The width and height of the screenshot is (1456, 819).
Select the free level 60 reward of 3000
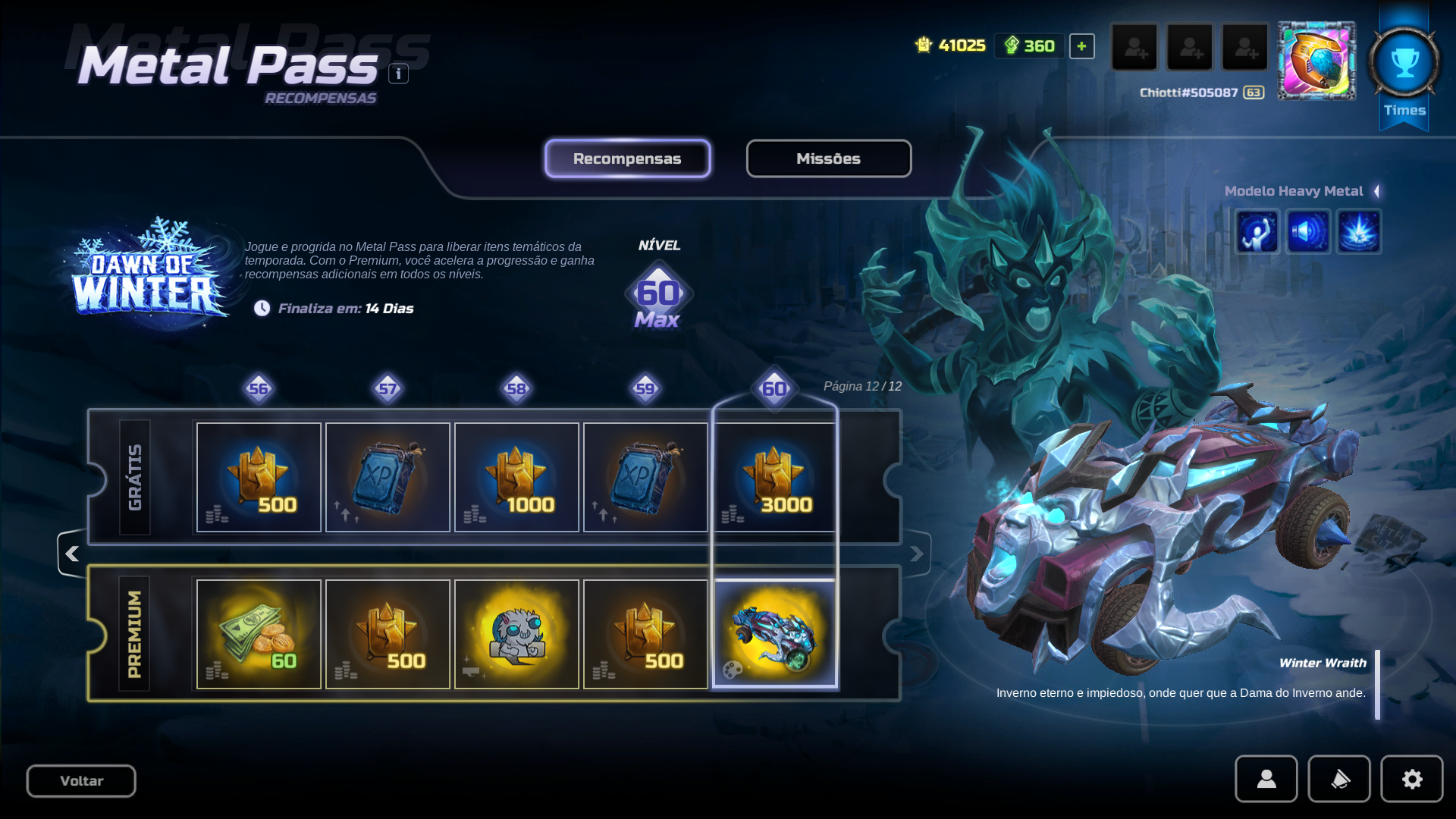pos(774,477)
